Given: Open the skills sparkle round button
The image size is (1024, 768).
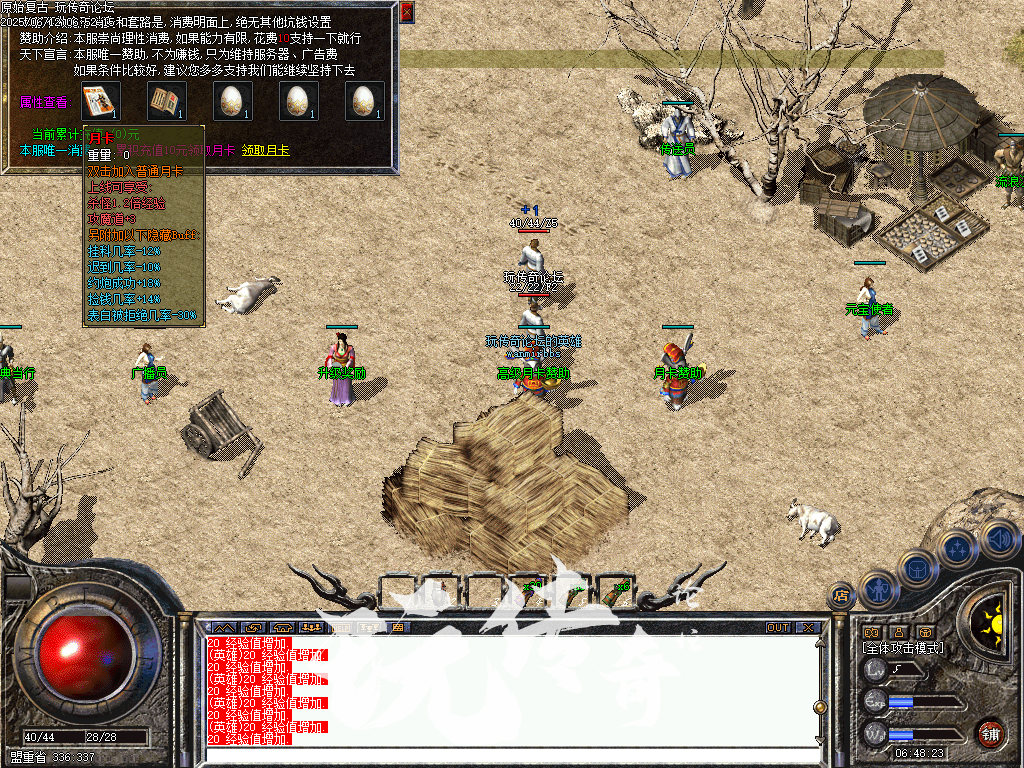Looking at the screenshot, I should click(957, 549).
